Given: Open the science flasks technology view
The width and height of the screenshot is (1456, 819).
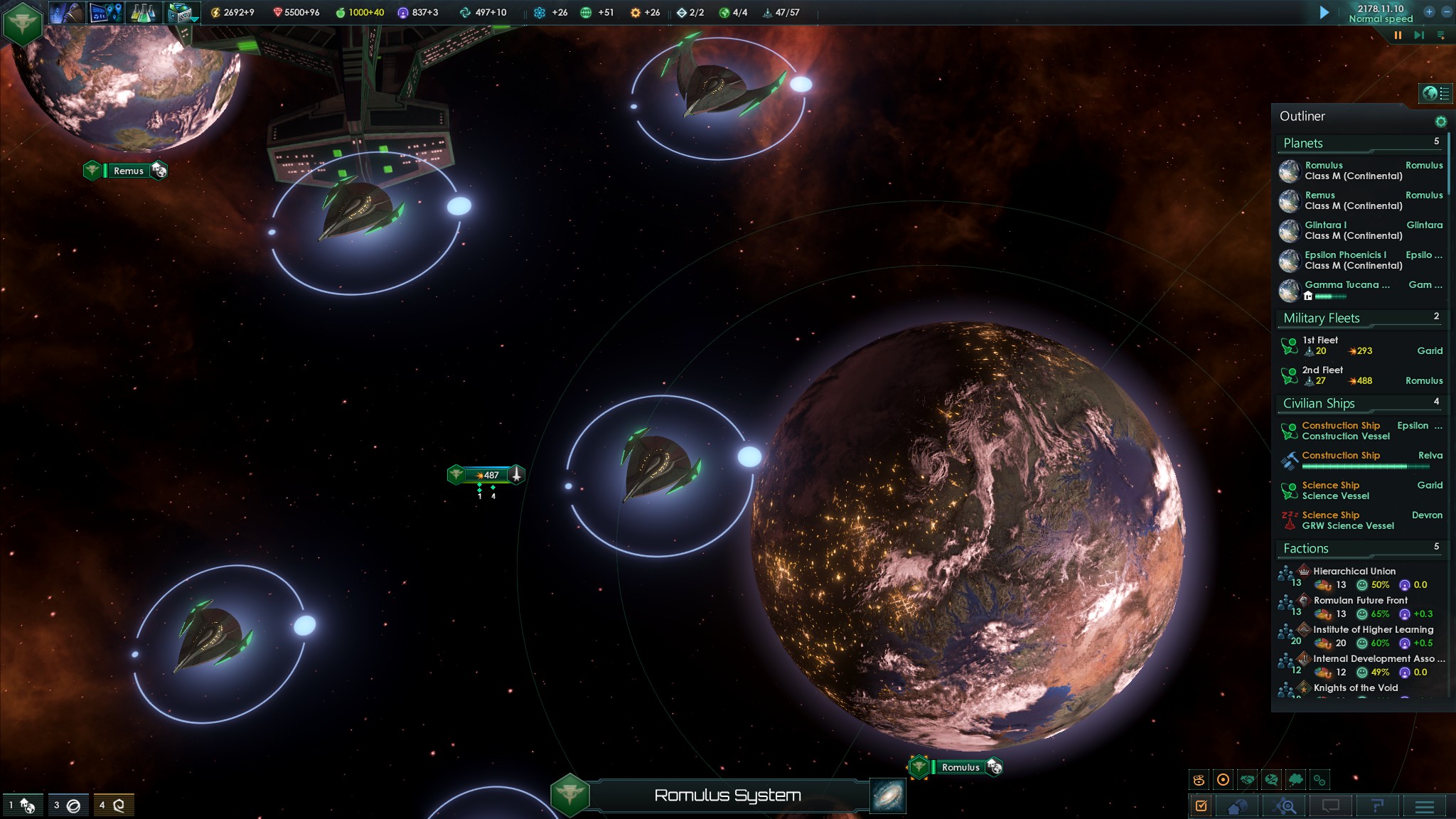Looking at the screenshot, I should [142, 12].
